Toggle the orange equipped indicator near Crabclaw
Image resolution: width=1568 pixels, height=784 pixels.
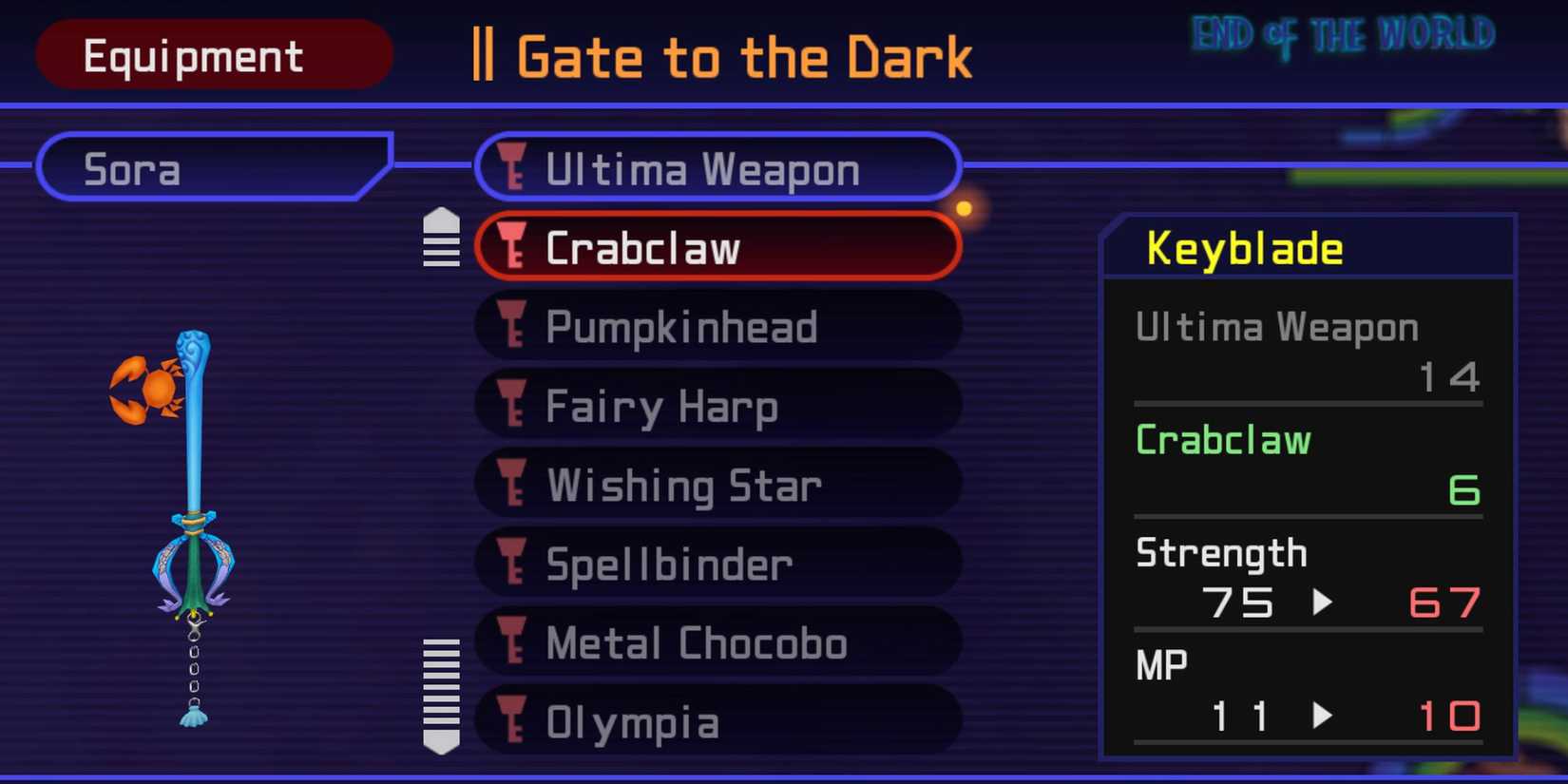[x=965, y=207]
